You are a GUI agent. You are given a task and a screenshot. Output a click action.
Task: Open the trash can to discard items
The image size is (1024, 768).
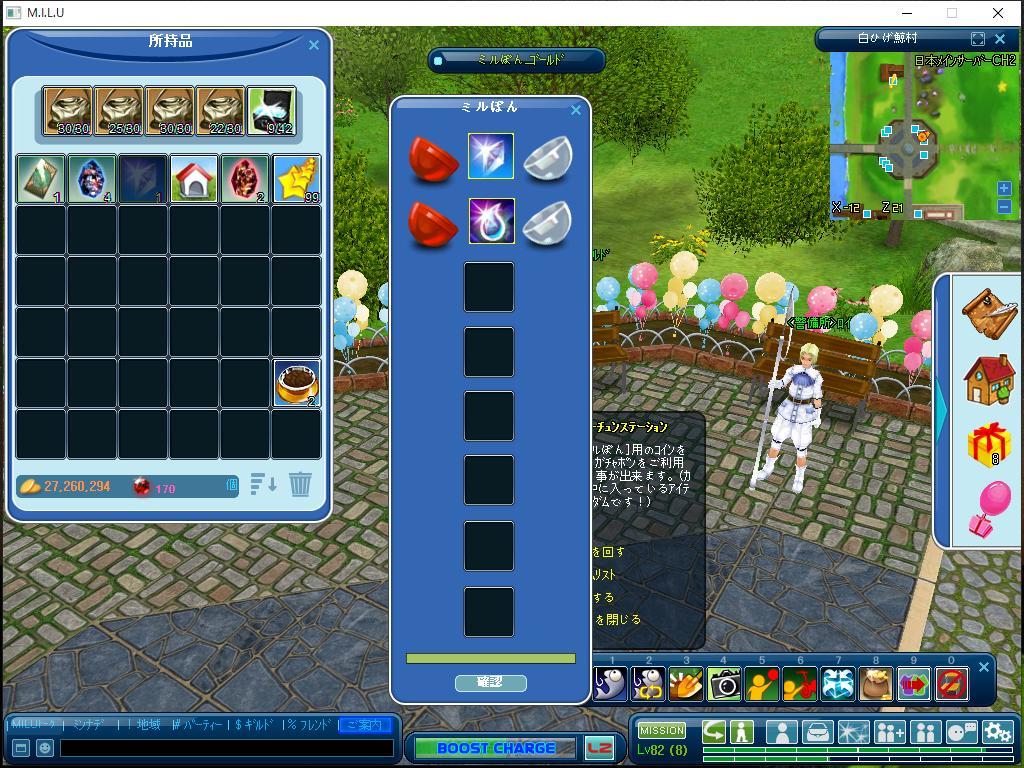300,485
